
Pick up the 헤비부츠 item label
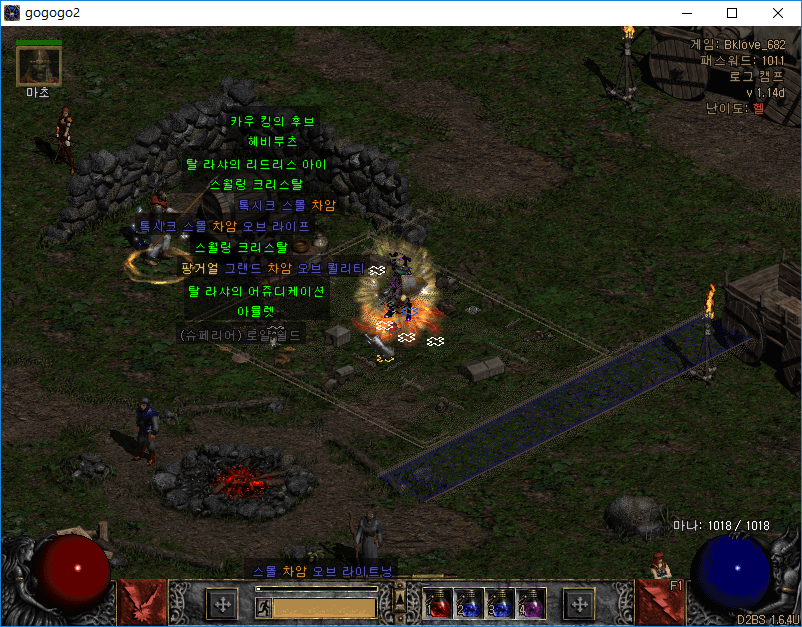(272, 143)
